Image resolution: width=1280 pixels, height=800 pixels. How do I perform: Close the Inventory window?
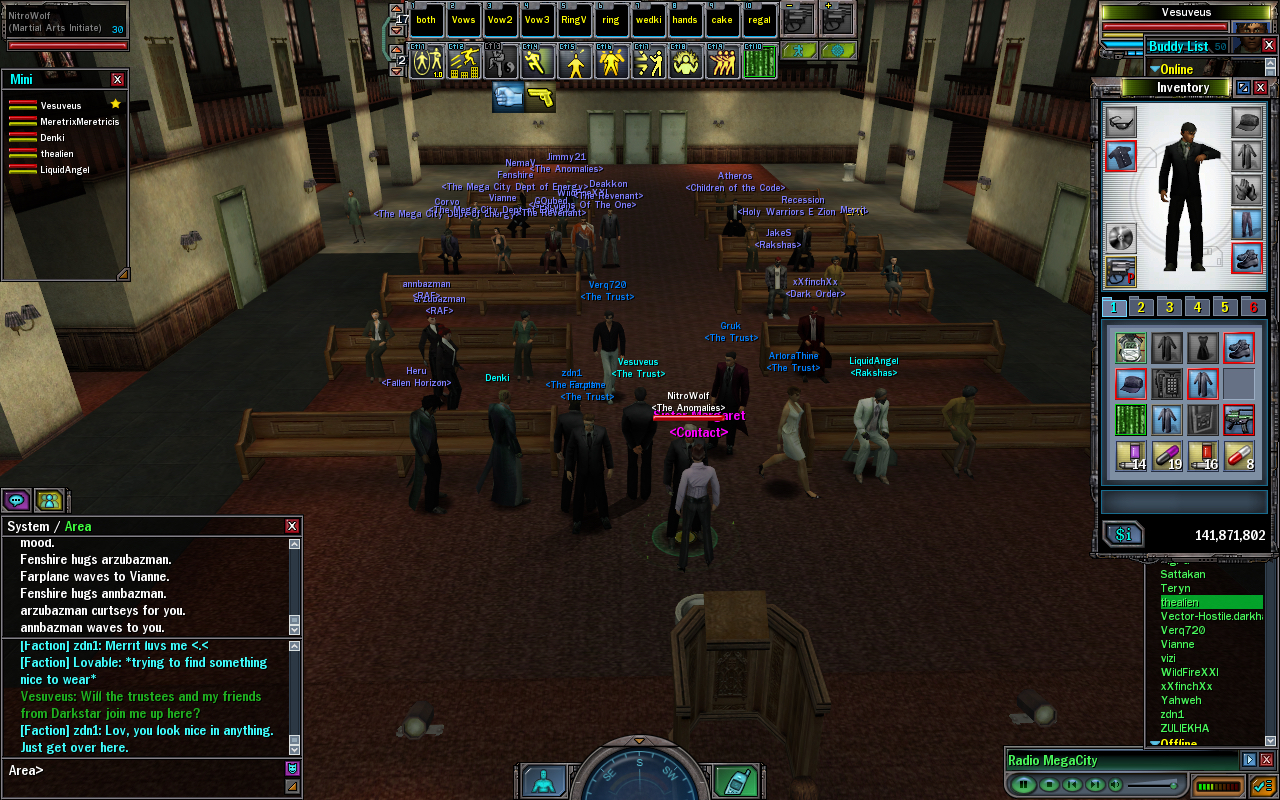pos(1262,88)
